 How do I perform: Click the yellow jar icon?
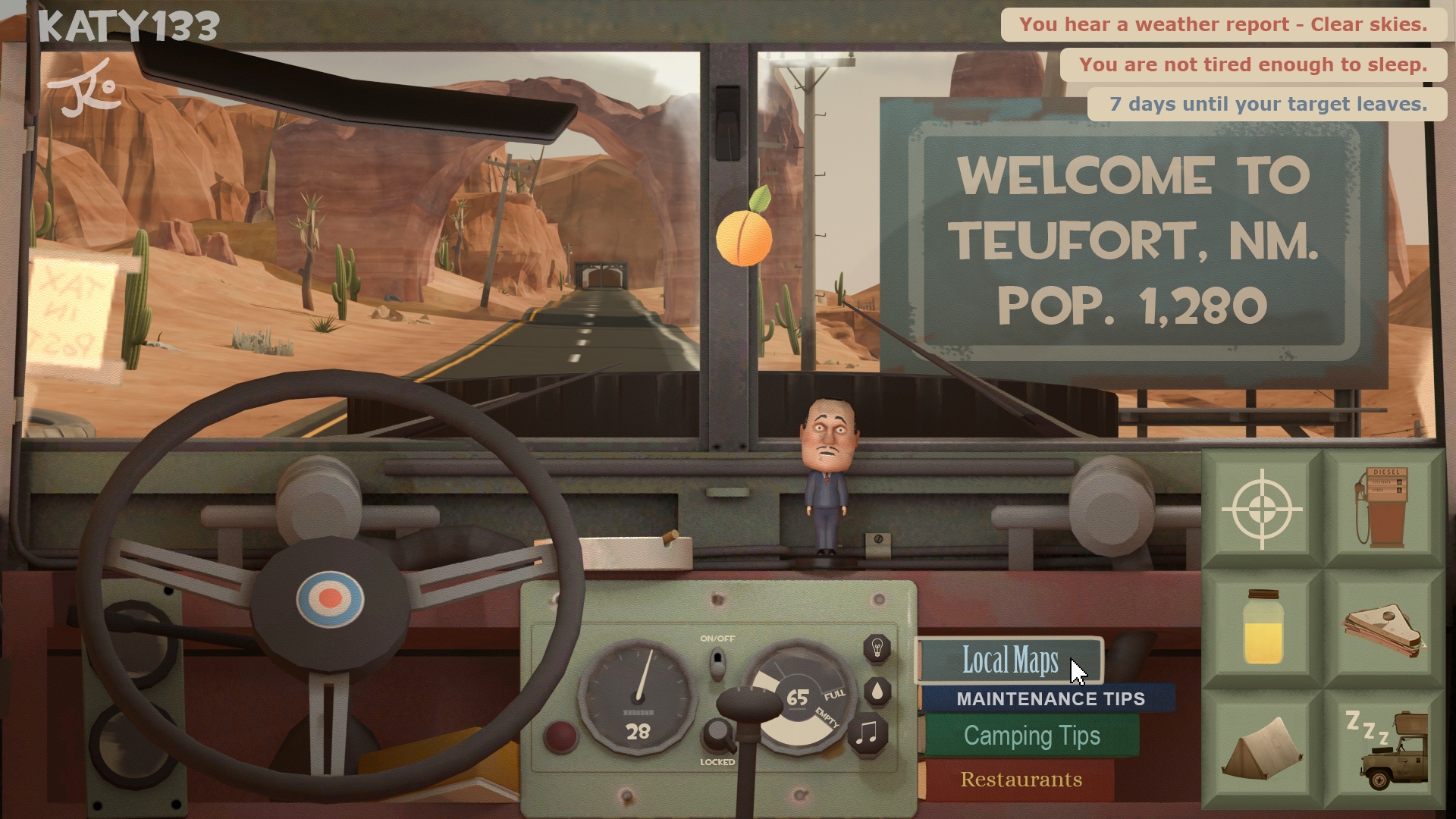1262,628
